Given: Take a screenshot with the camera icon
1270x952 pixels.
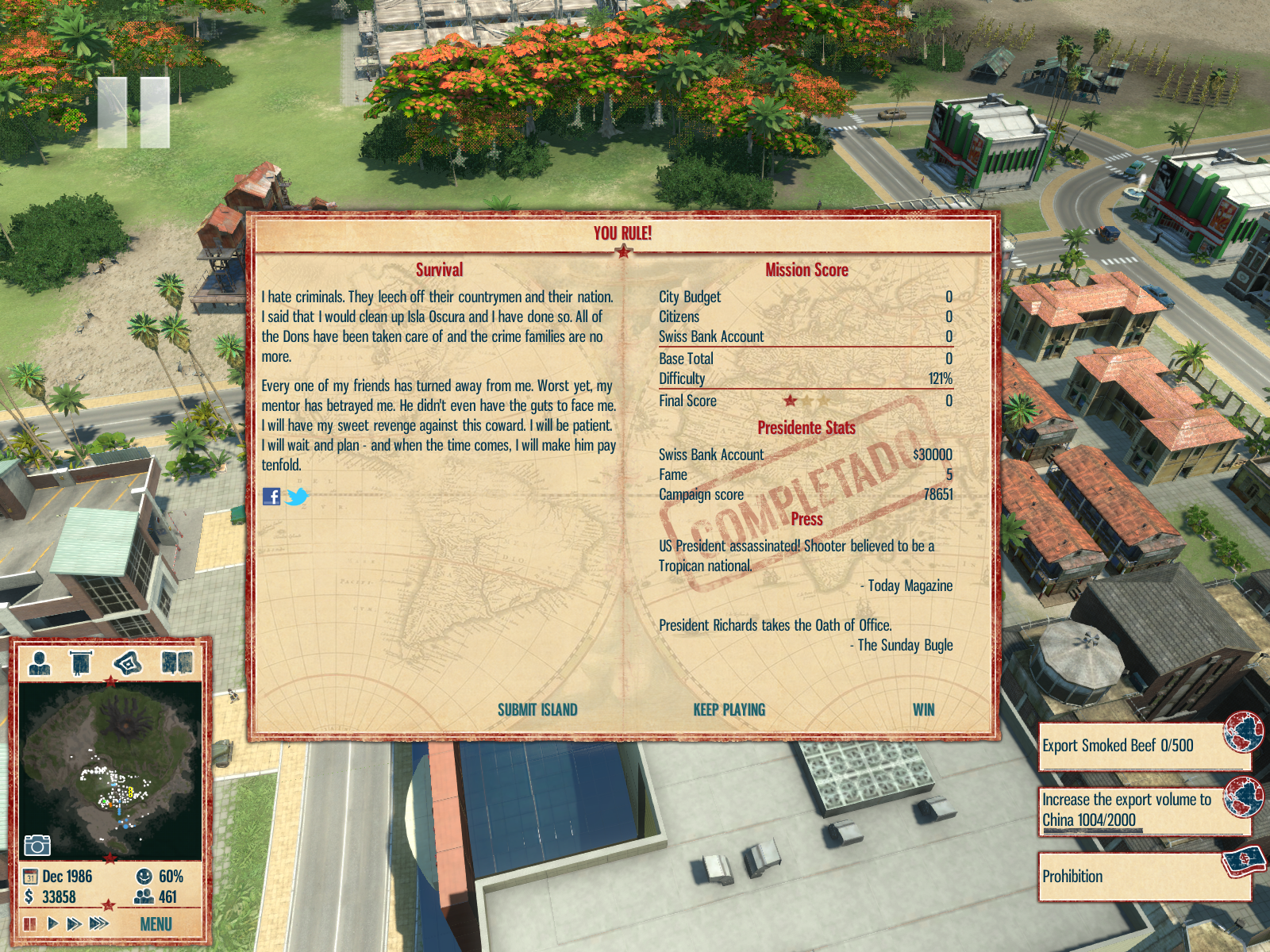Looking at the screenshot, I should point(37,845).
